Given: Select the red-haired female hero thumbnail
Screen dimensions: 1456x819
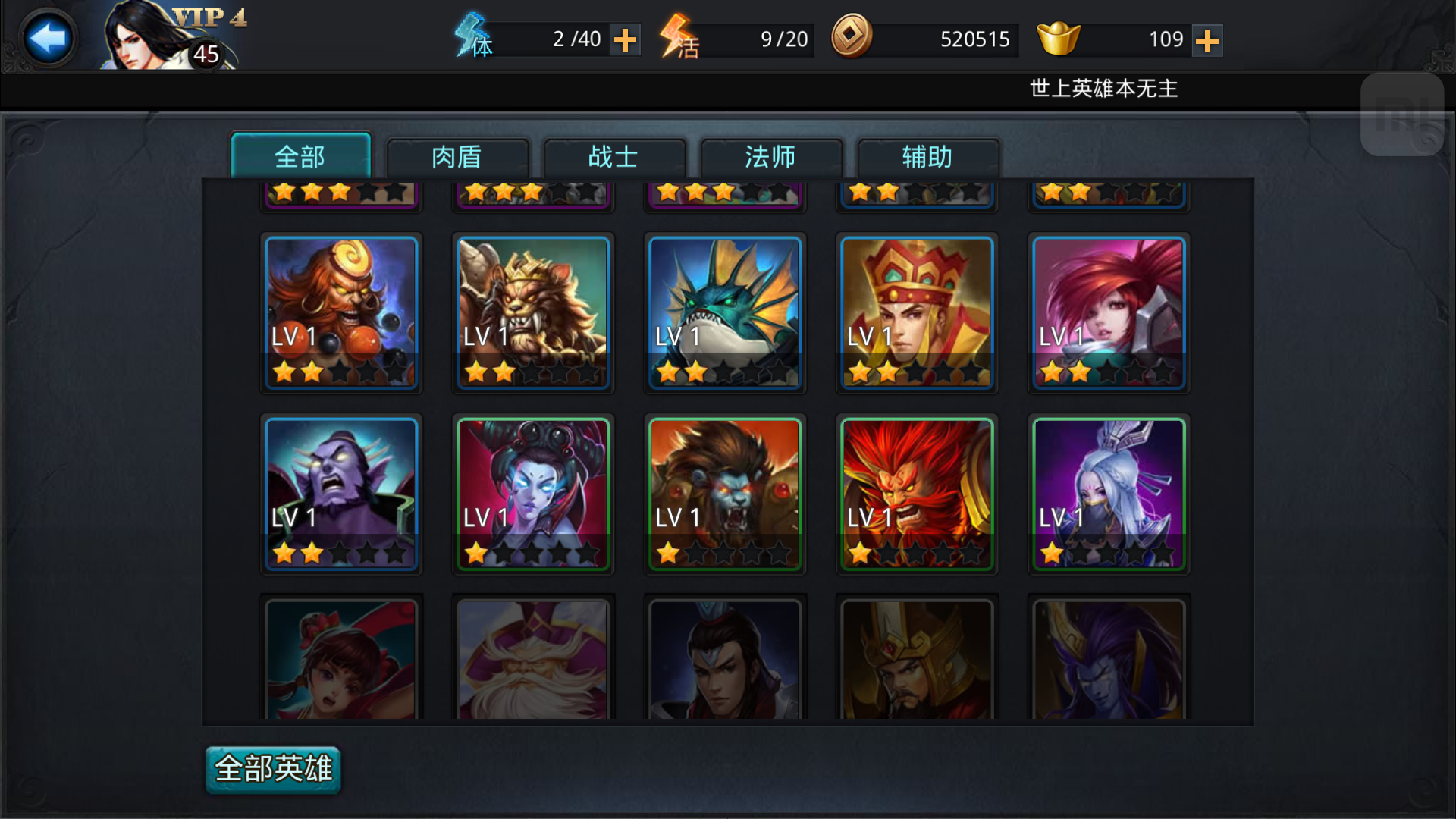Looking at the screenshot, I should point(1109,313).
